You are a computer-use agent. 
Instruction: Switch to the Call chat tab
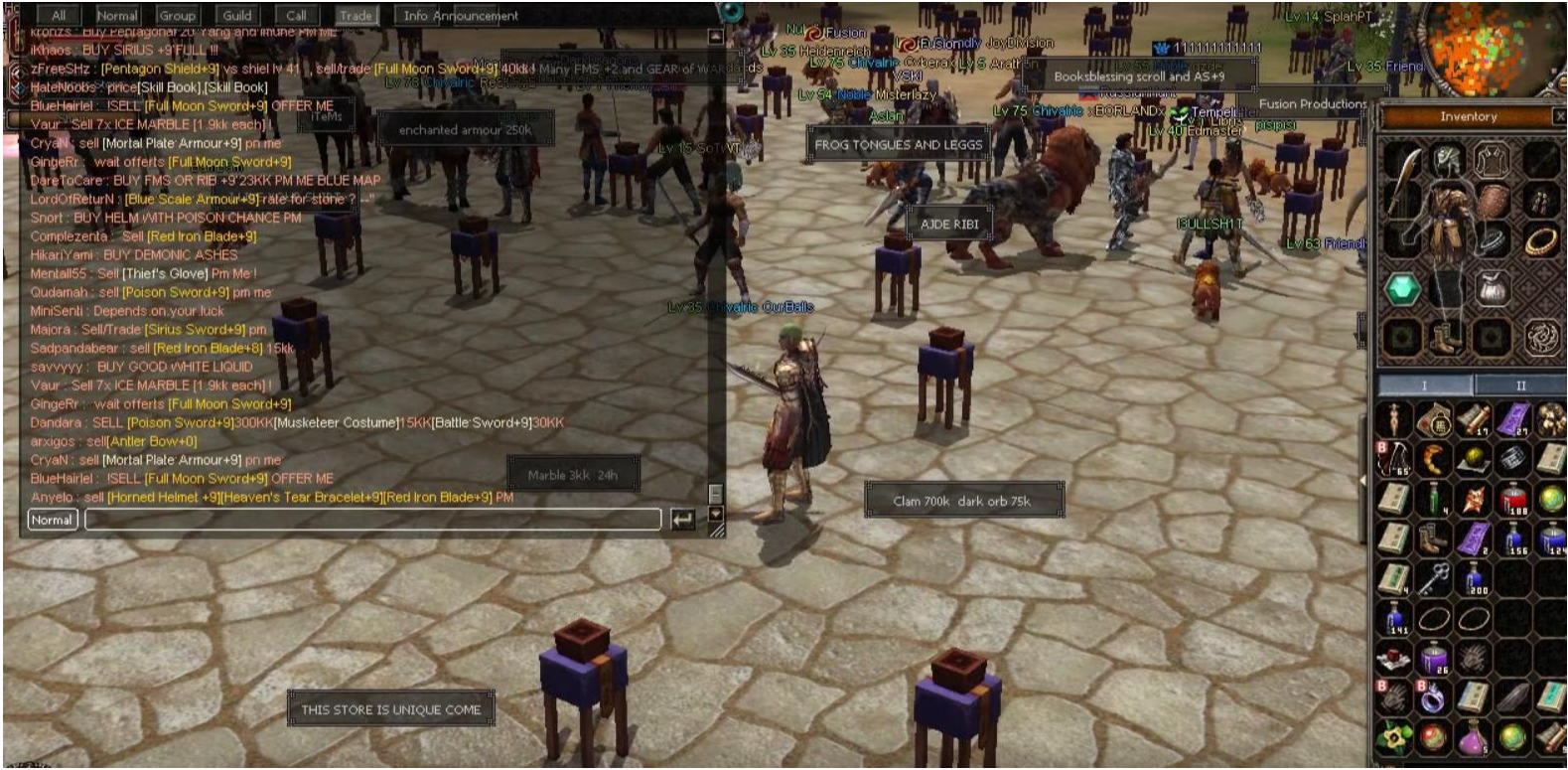[296, 15]
